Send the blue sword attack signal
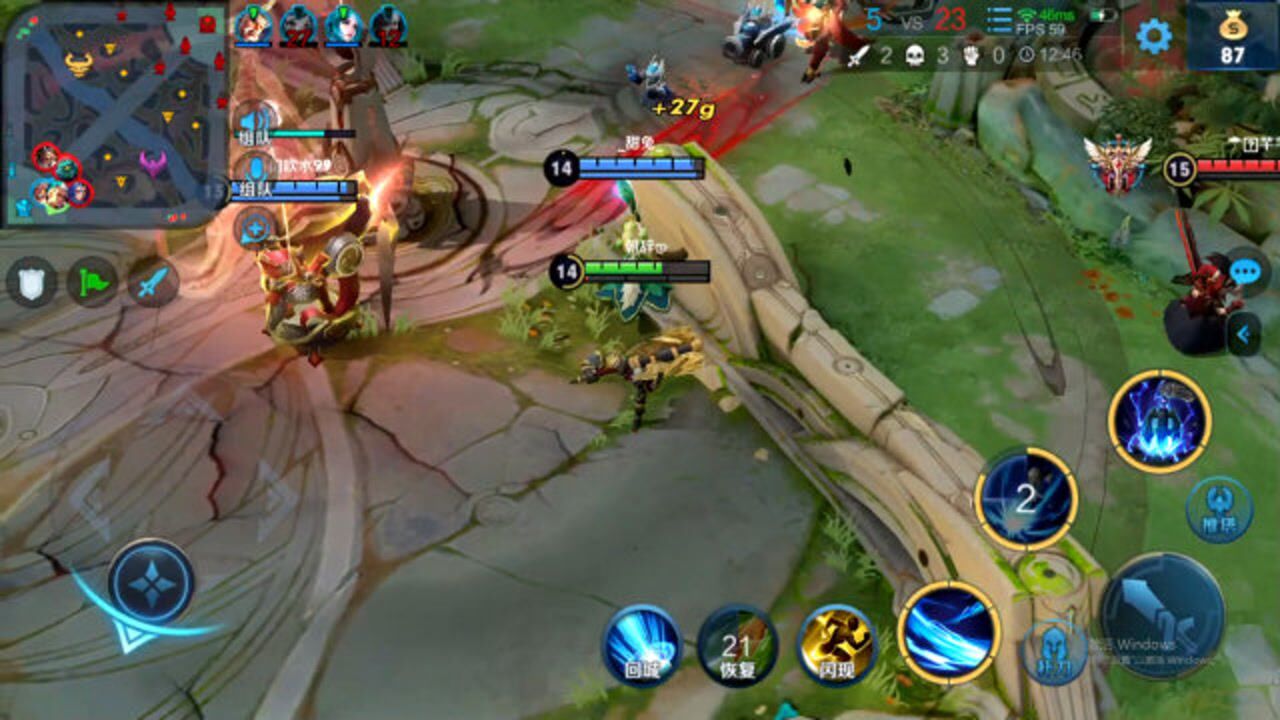 coord(152,282)
